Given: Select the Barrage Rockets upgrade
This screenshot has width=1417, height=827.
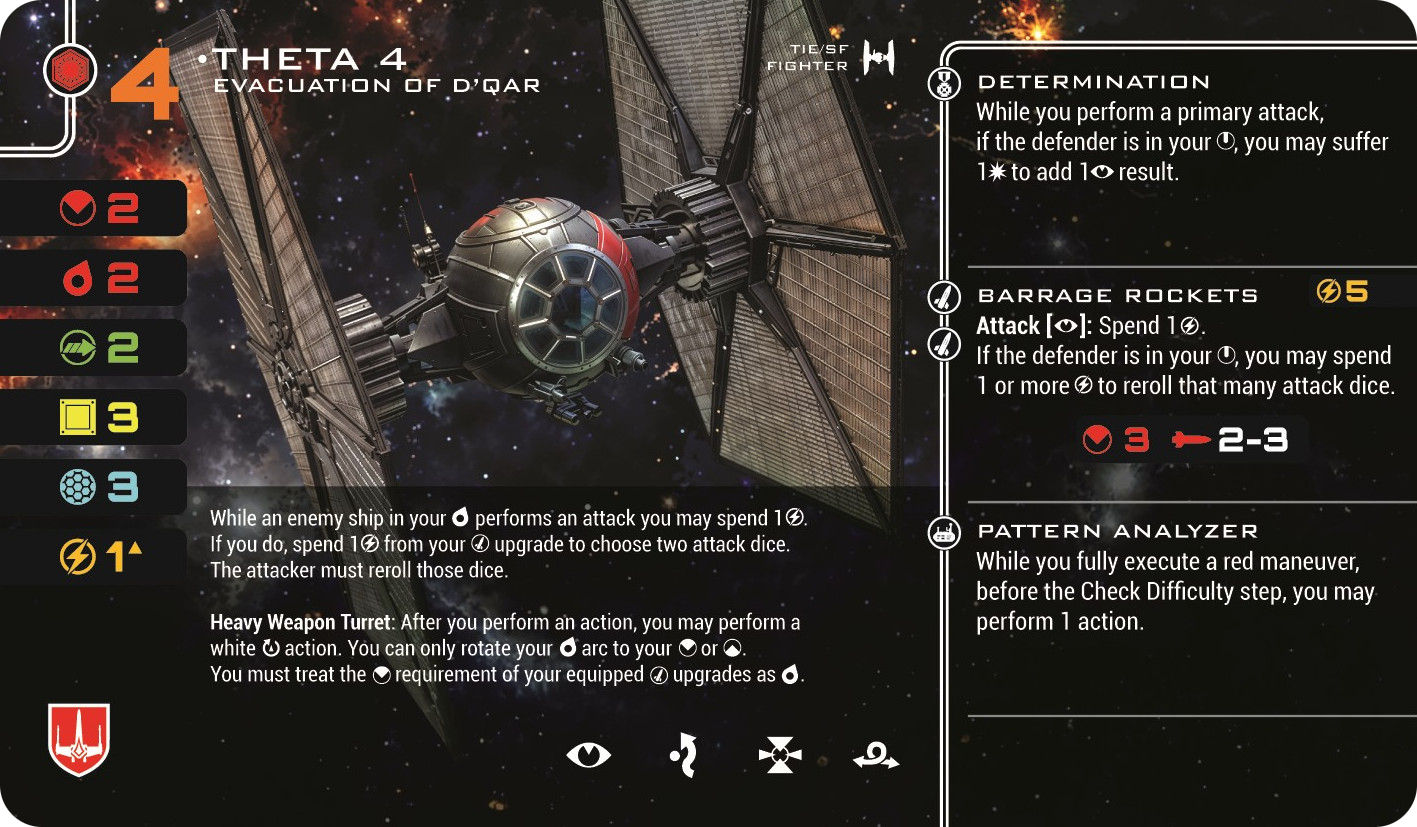Looking at the screenshot, I should click(1117, 296).
